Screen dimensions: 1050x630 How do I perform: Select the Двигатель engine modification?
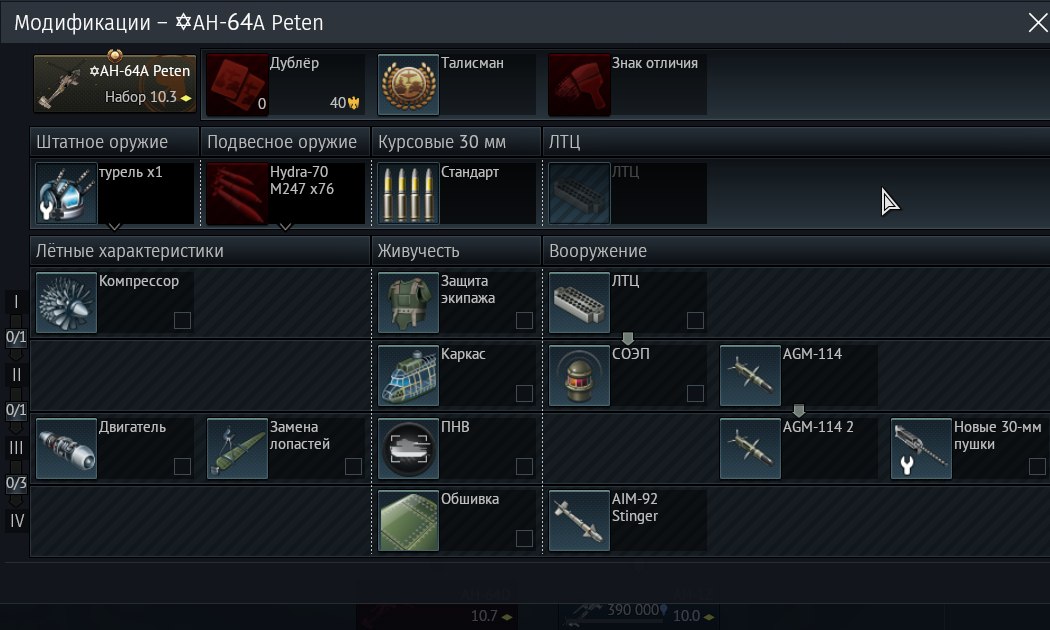point(114,448)
